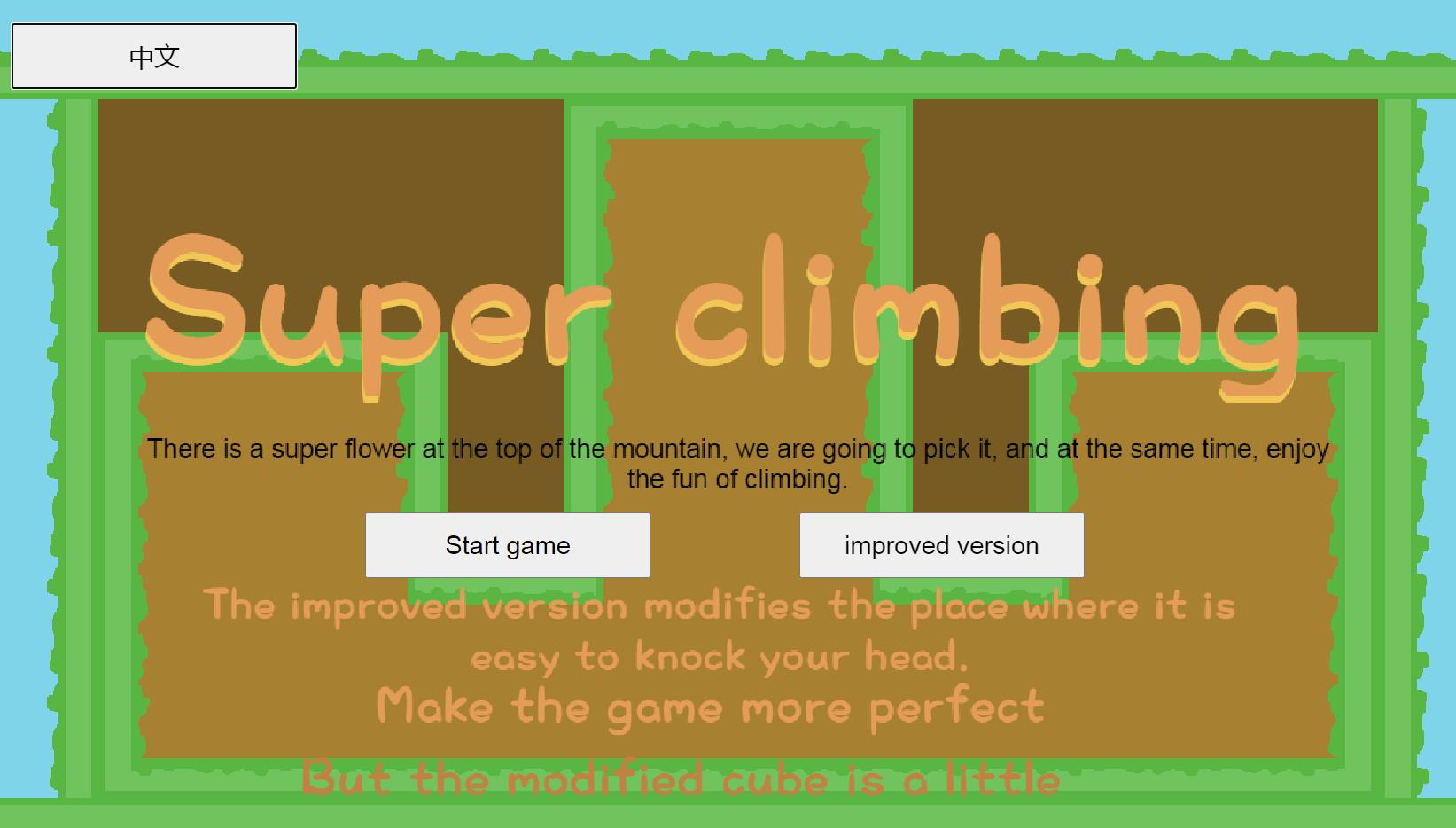Image resolution: width=1456 pixels, height=828 pixels.
Task: Click the Make the game more perfect line
Action: click(709, 707)
